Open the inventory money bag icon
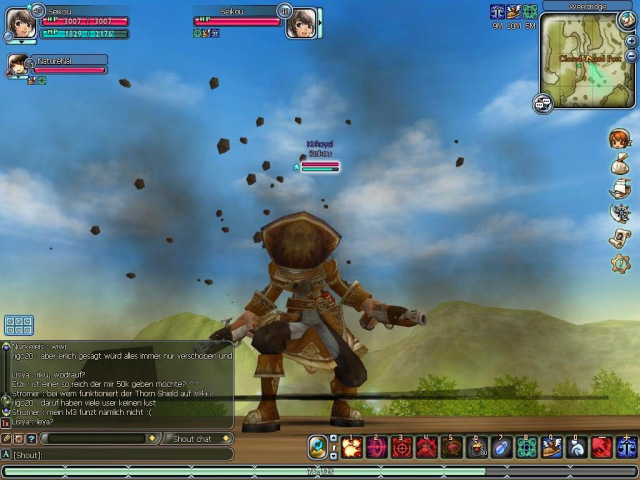 [x=621, y=163]
